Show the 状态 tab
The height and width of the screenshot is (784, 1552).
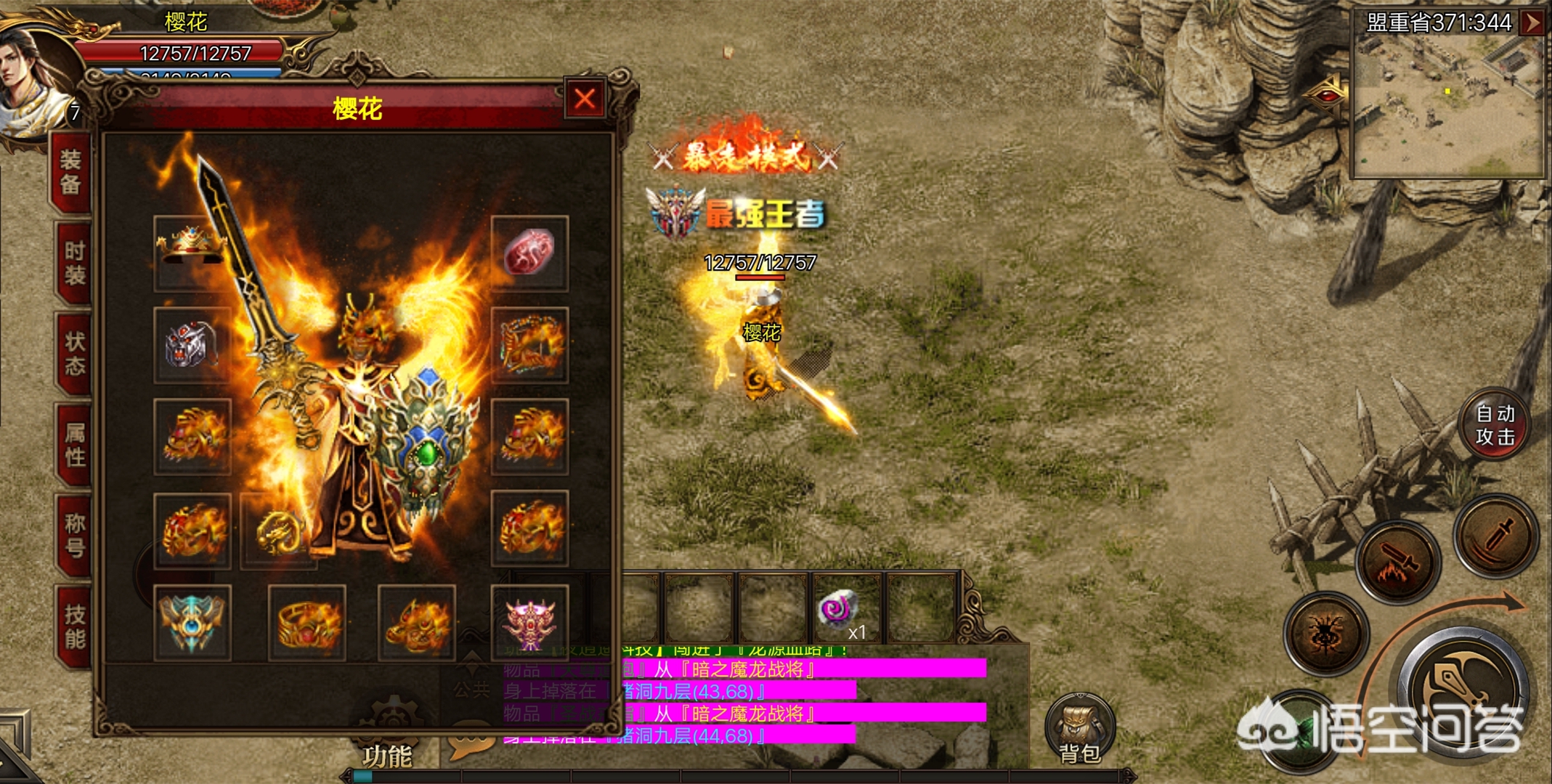click(x=74, y=354)
